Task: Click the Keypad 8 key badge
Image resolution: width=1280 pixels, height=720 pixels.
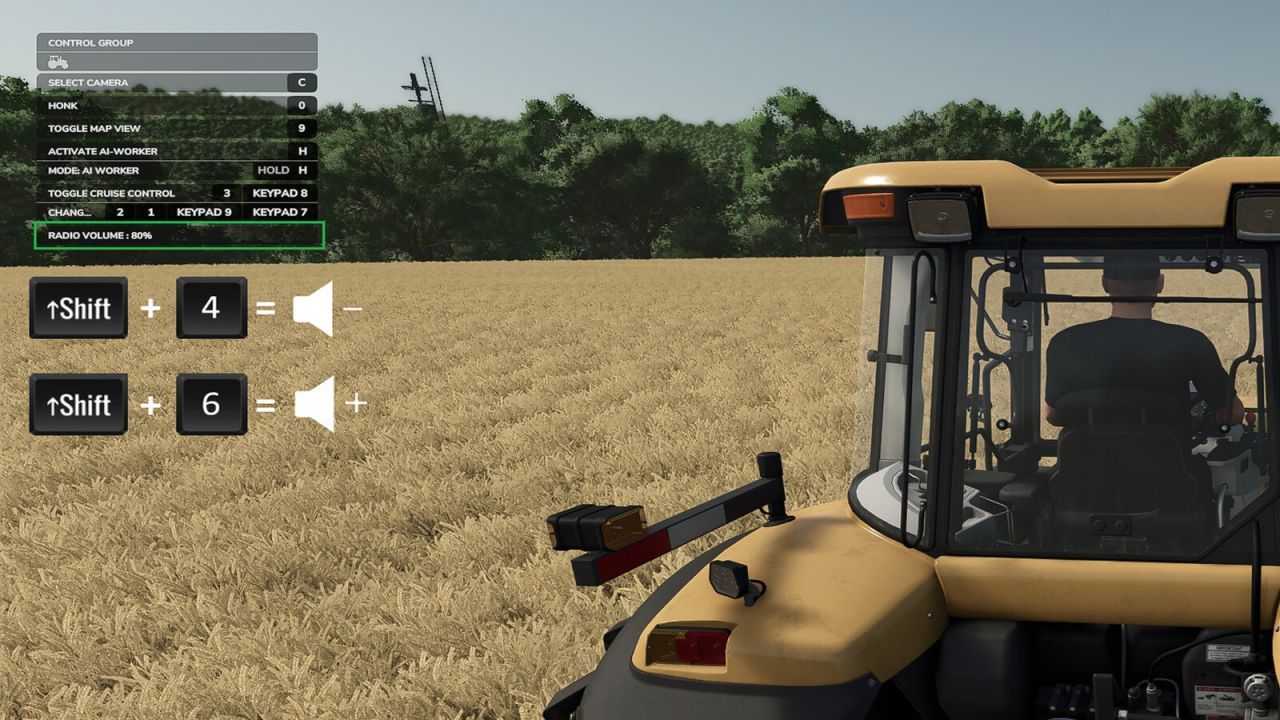Action: pyautogui.click(x=279, y=193)
